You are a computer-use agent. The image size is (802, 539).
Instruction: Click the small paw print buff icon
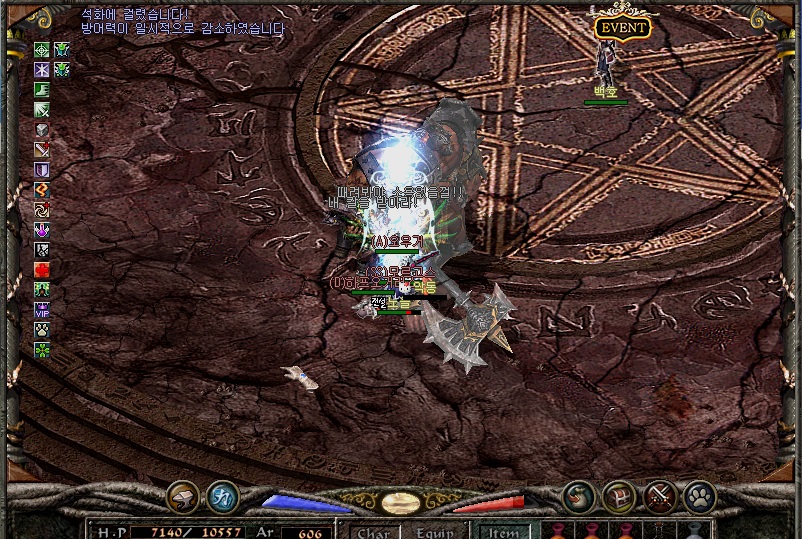pos(42,330)
